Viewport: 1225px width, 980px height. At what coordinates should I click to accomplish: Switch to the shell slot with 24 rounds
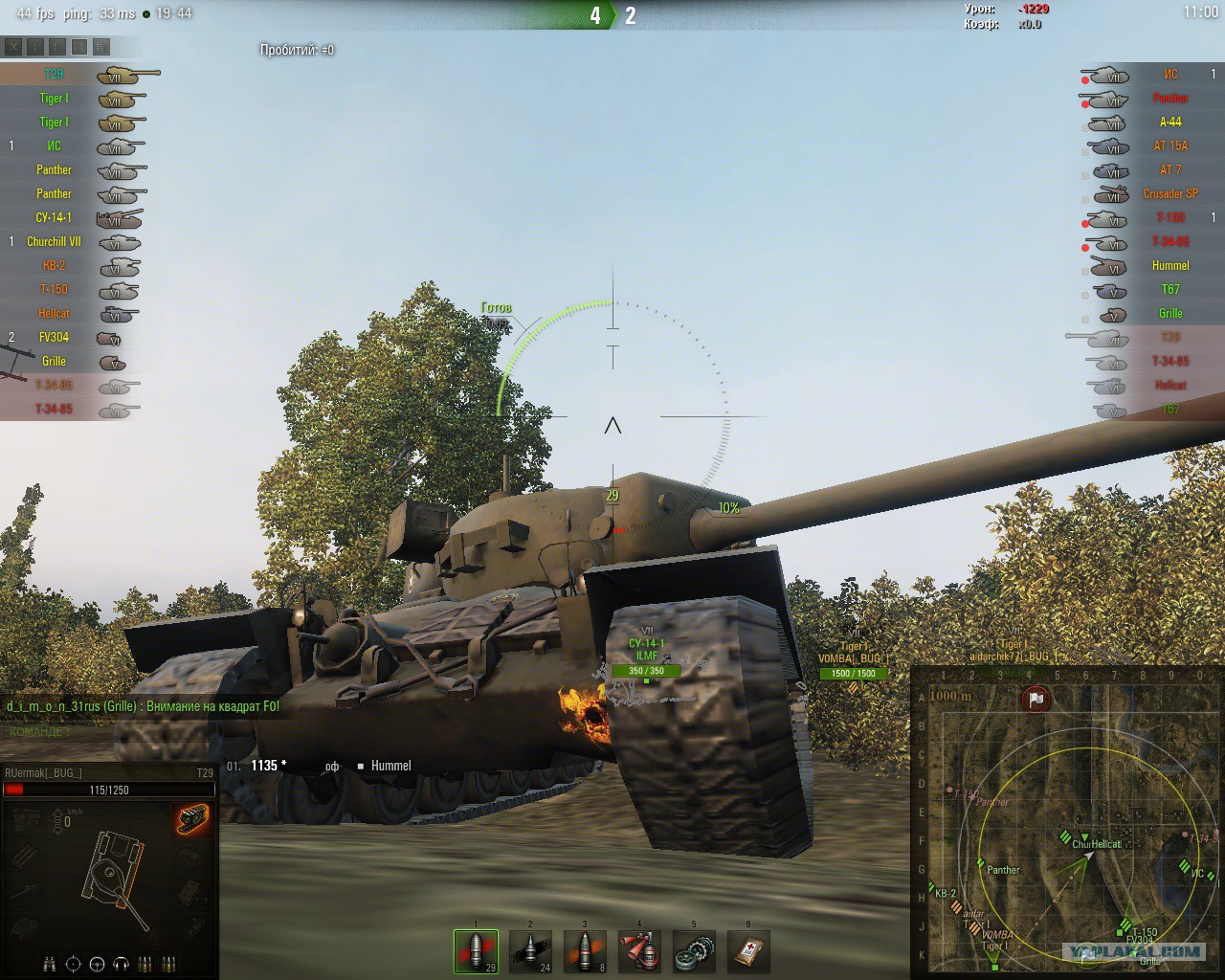click(x=530, y=951)
